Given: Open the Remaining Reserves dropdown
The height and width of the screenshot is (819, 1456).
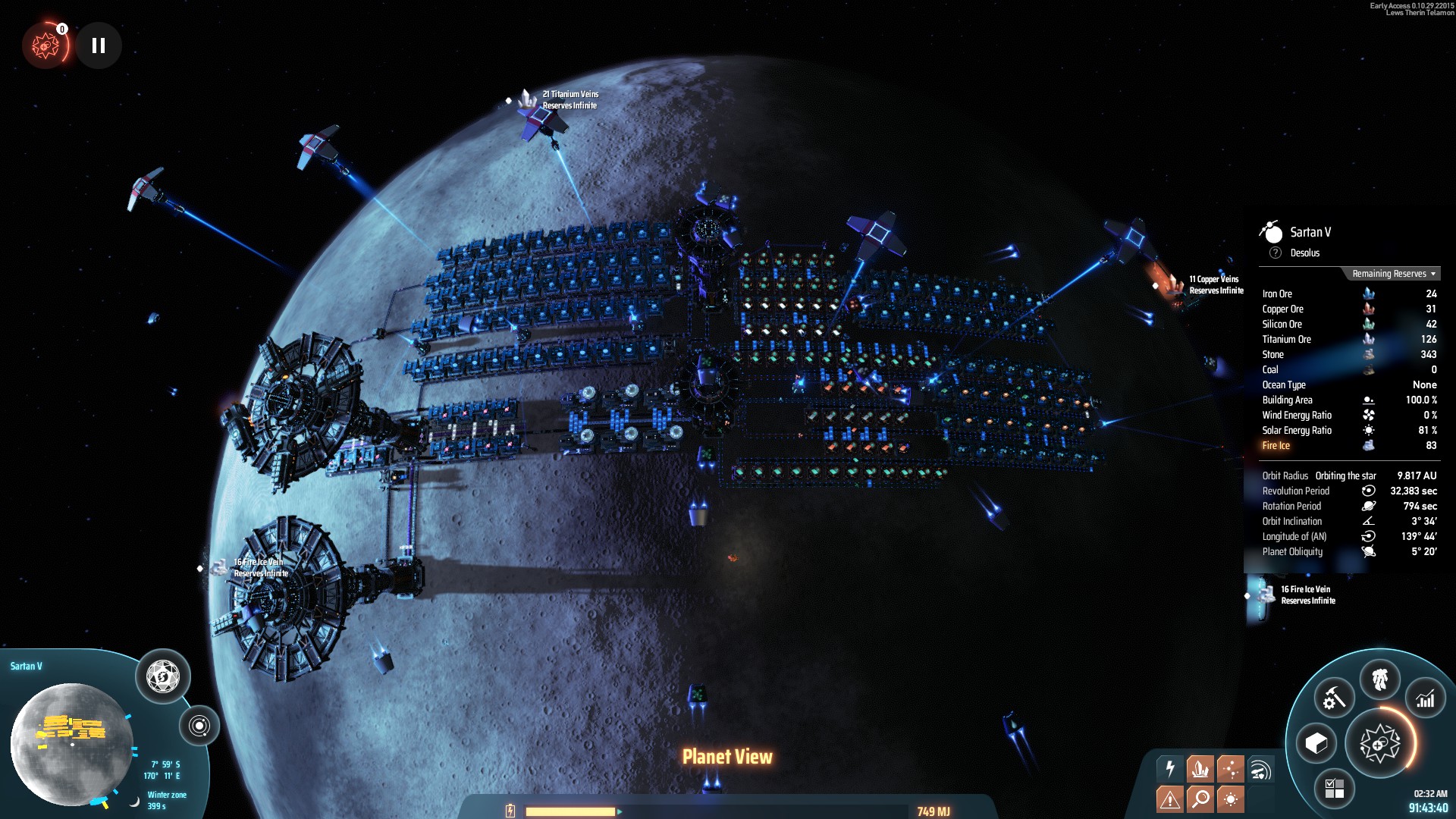Looking at the screenshot, I should [x=1393, y=274].
